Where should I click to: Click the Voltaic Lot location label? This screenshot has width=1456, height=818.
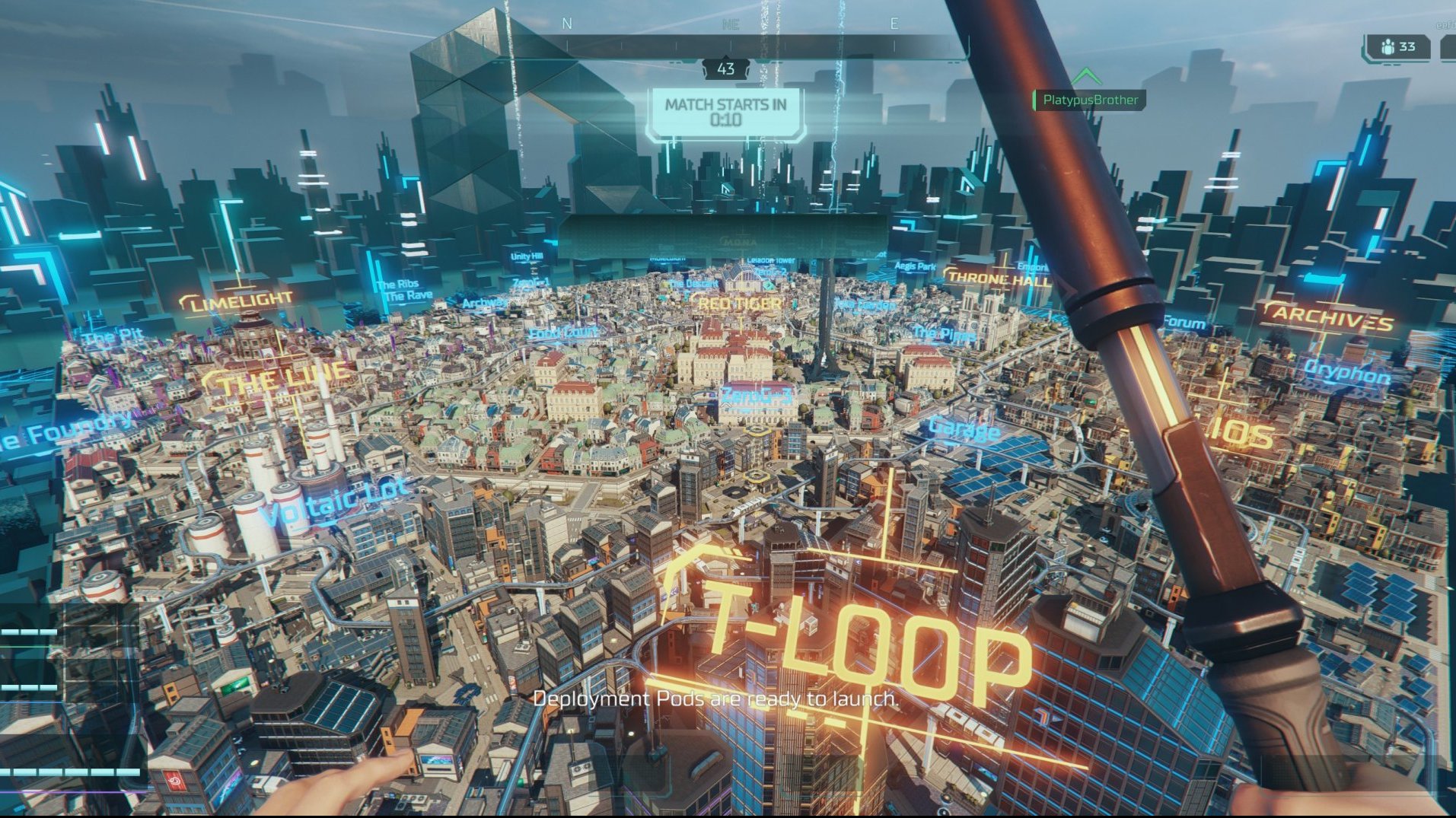click(335, 501)
